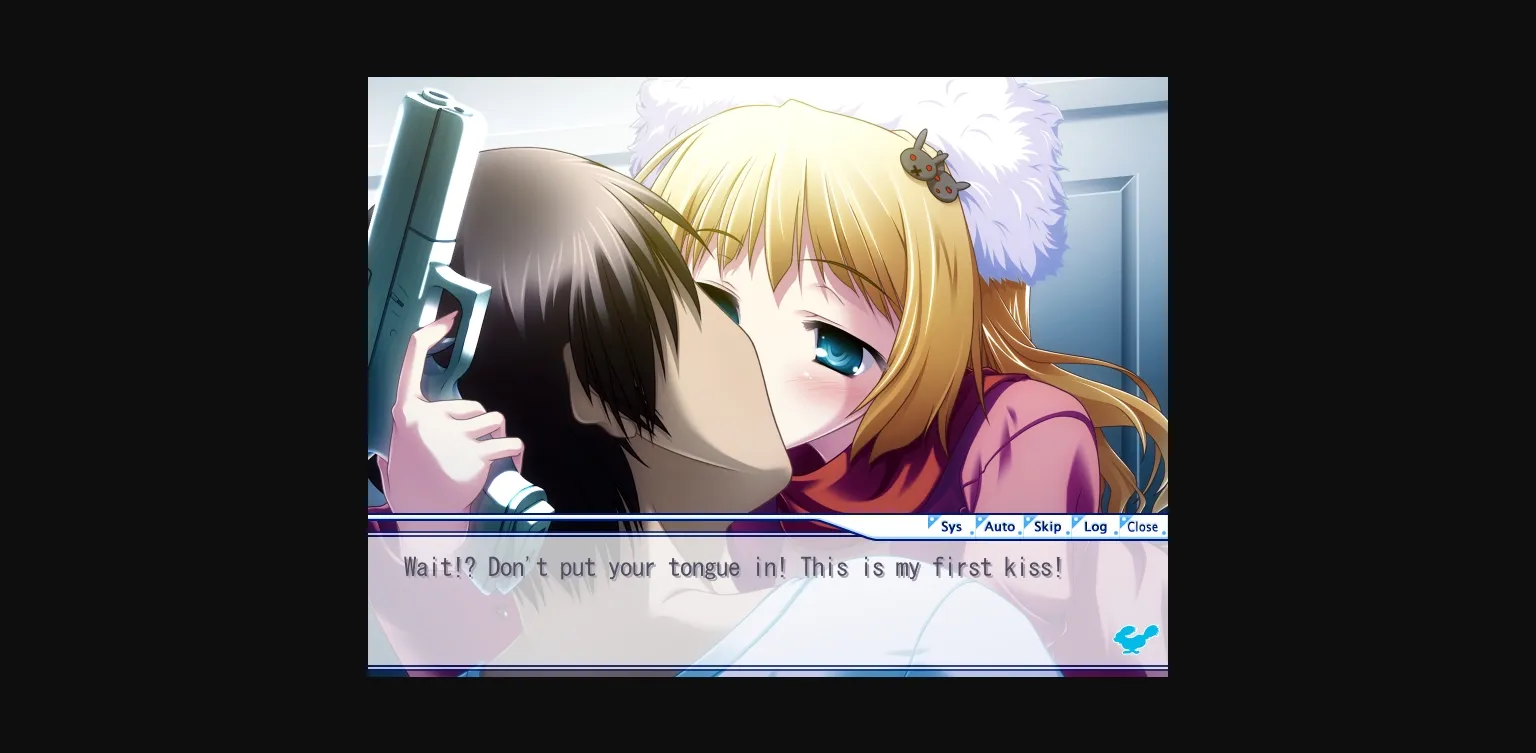The height and width of the screenshot is (753, 1536).
Task: Select the Auto menu item
Action: click(1000, 526)
